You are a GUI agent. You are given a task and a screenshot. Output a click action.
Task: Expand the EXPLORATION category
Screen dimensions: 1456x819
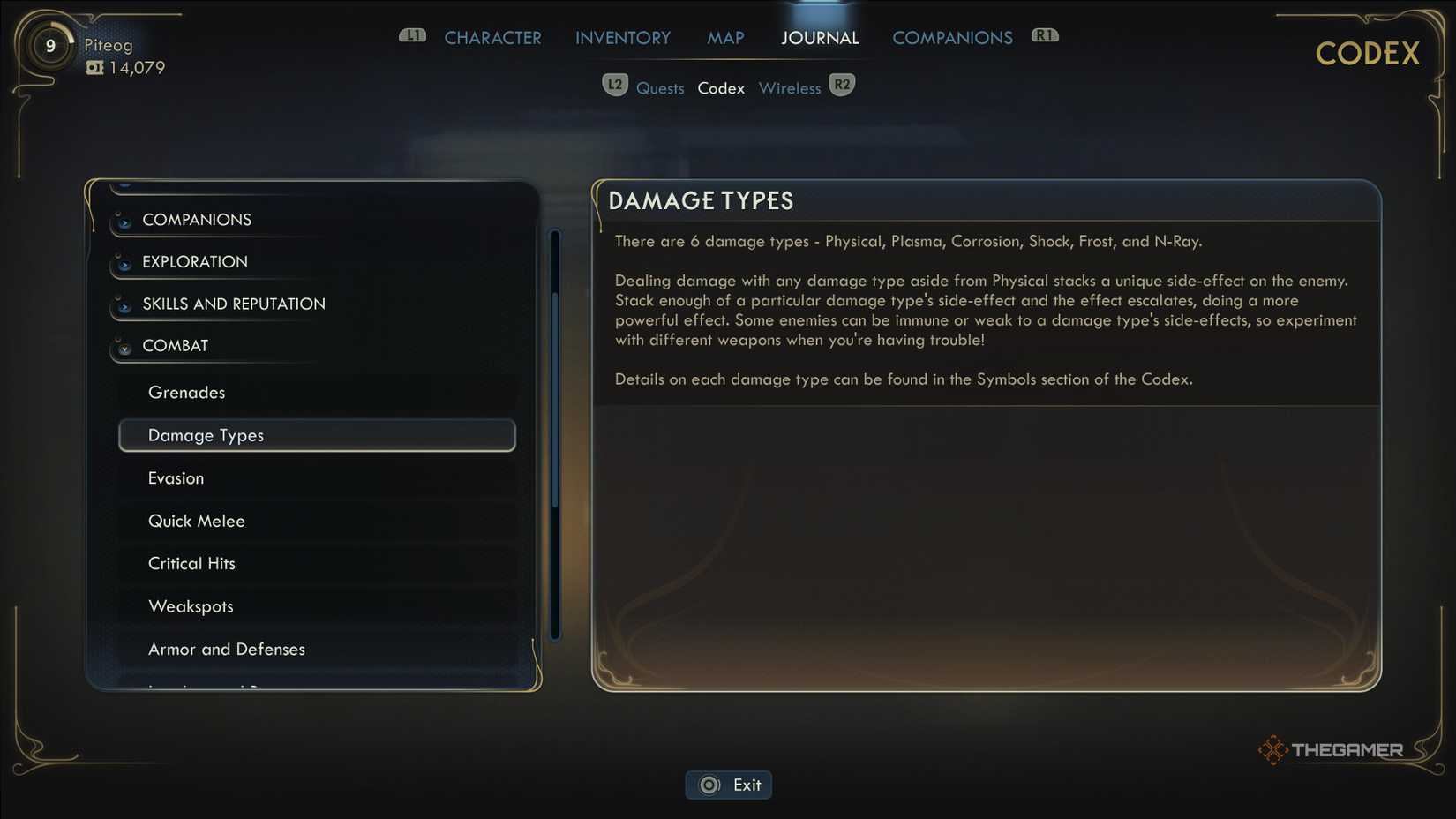point(193,261)
